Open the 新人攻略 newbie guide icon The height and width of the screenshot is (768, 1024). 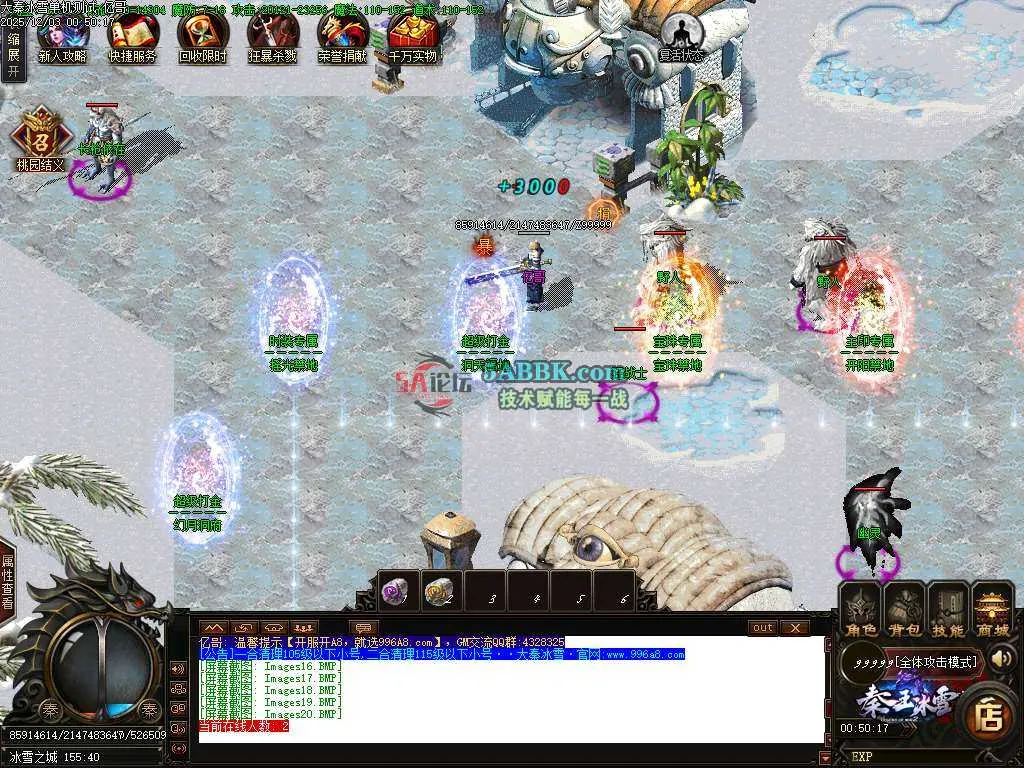[x=62, y=36]
